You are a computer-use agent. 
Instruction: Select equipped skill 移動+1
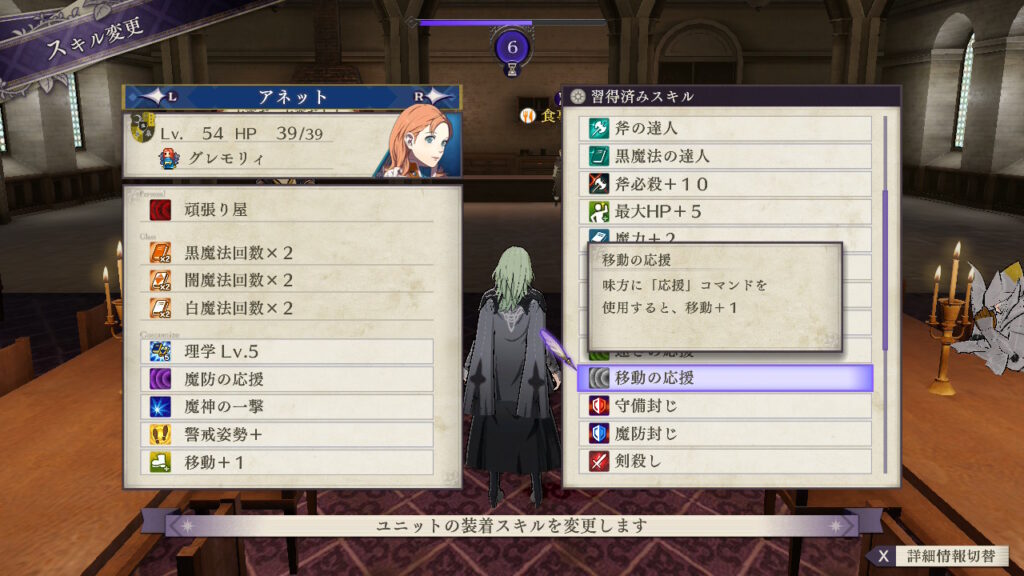coord(290,463)
